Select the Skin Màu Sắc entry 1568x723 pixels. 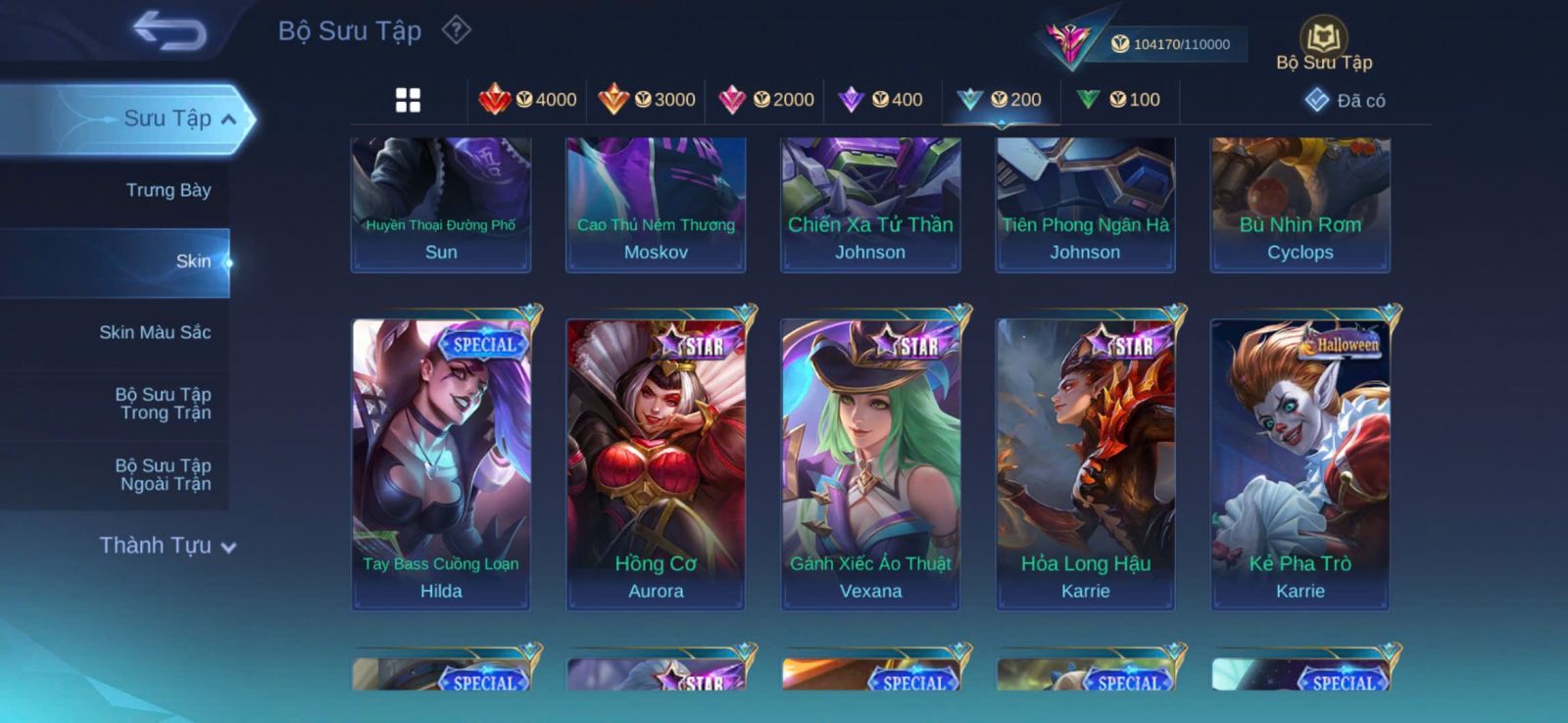click(155, 332)
